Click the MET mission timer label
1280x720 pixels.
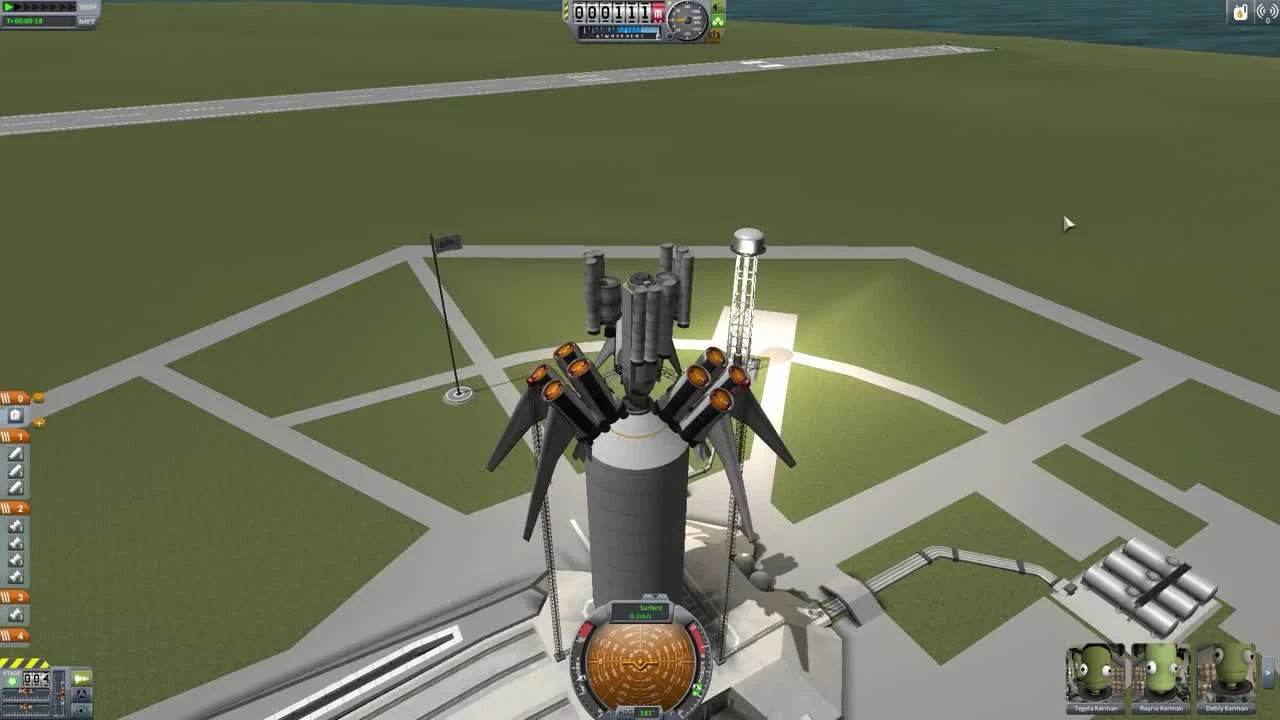[88, 21]
